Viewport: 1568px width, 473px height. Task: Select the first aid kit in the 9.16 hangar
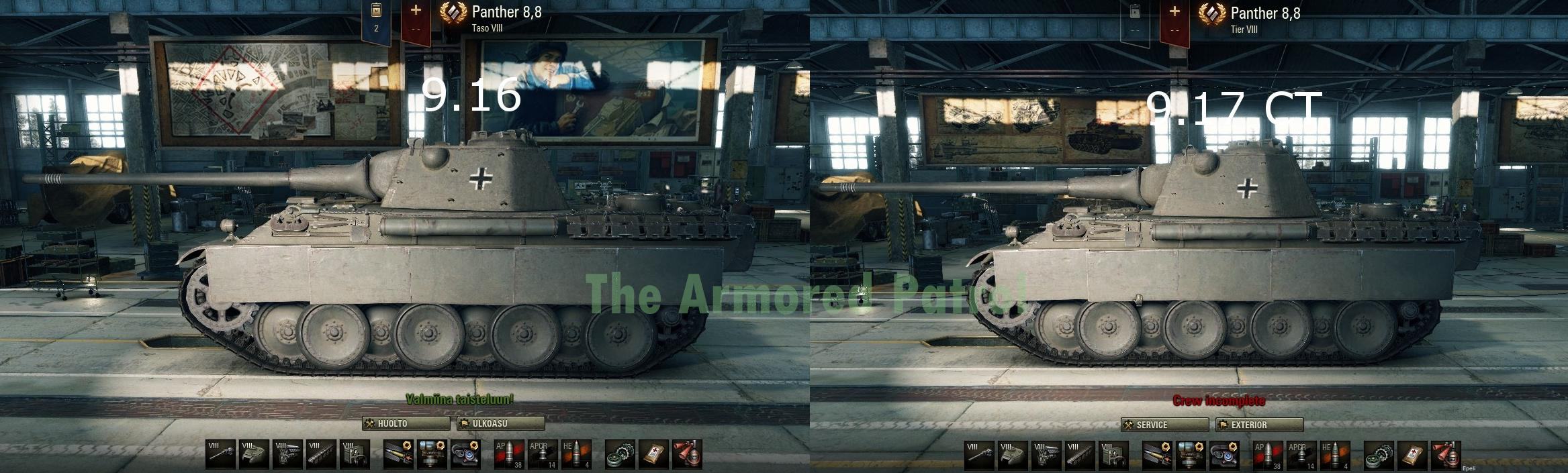[654, 454]
